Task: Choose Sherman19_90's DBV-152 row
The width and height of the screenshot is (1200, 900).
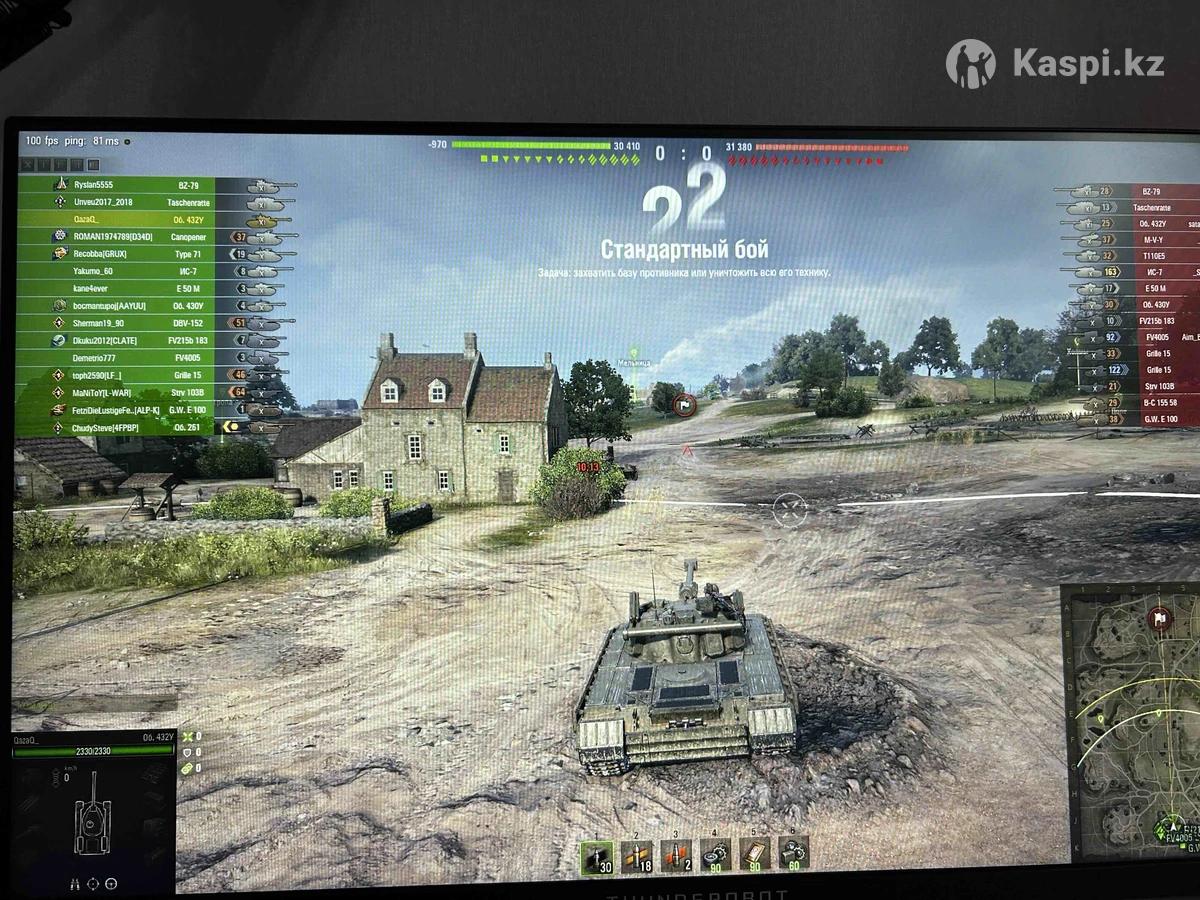Action: coord(150,323)
